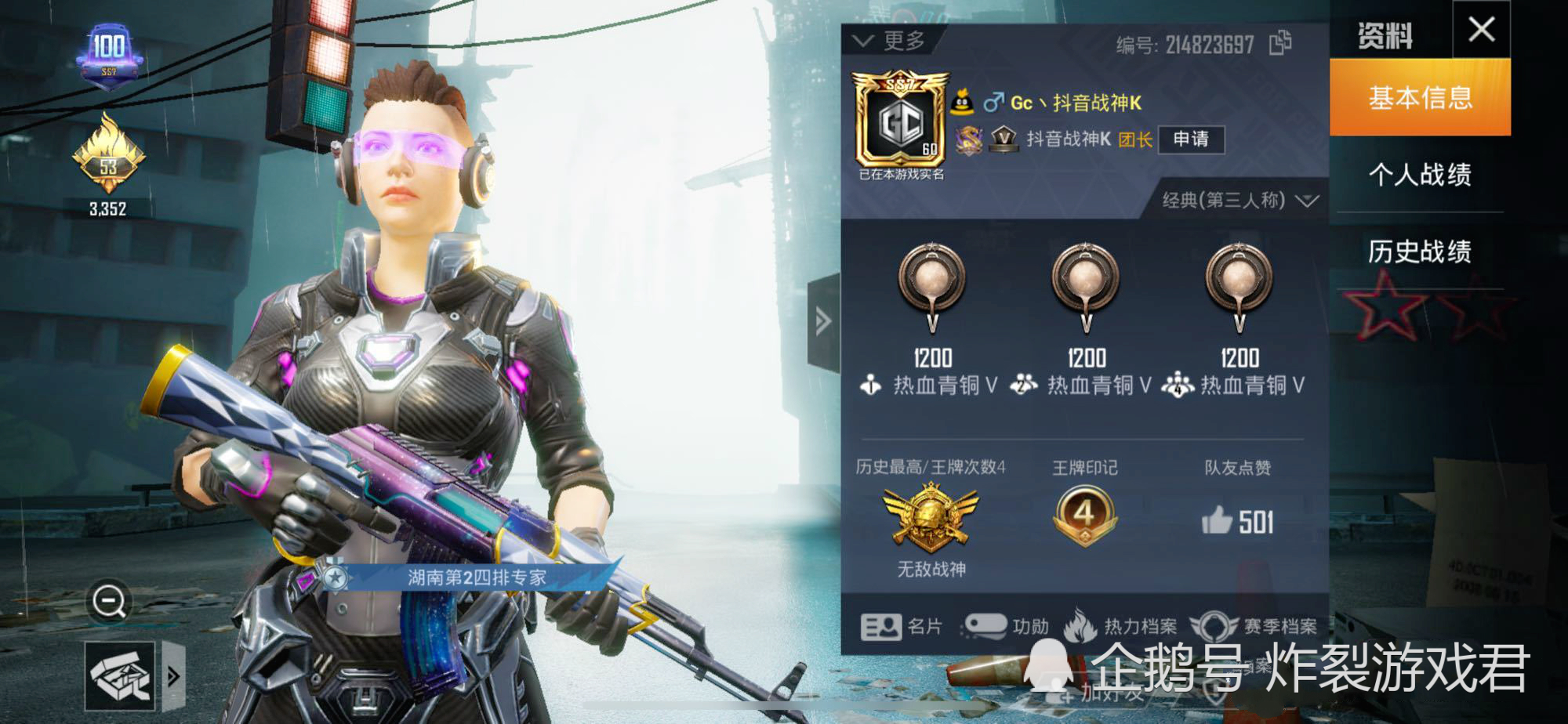Click the zoom-out magnifier icon

109,602
